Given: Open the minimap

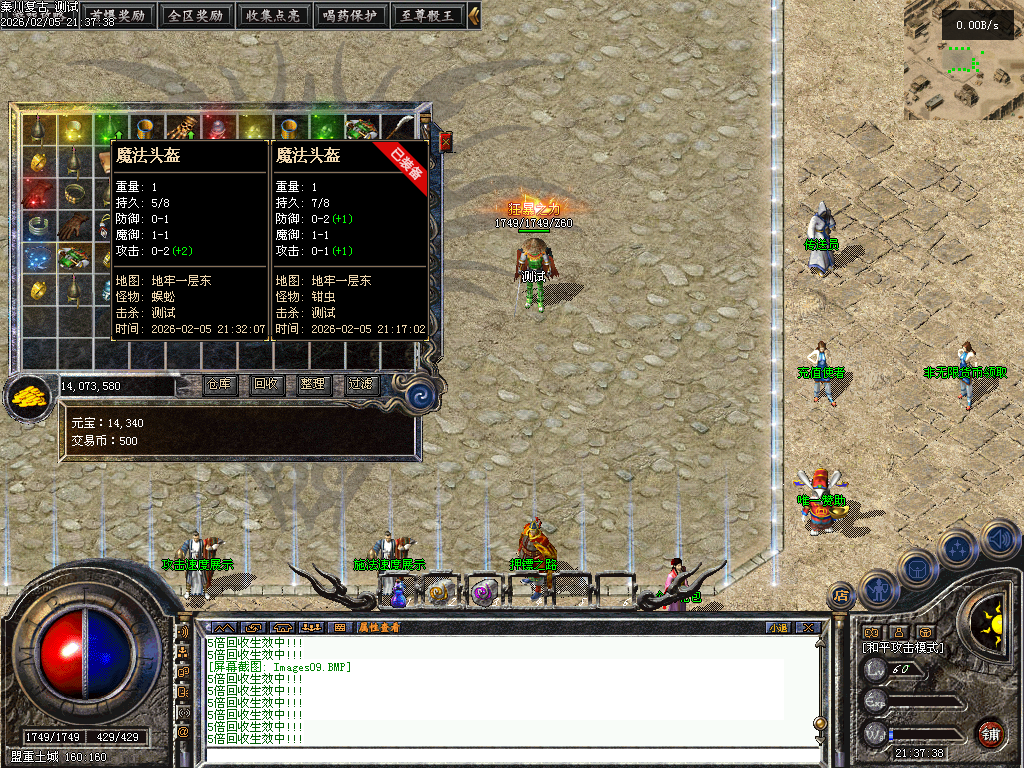Looking at the screenshot, I should pyautogui.click(x=962, y=60).
